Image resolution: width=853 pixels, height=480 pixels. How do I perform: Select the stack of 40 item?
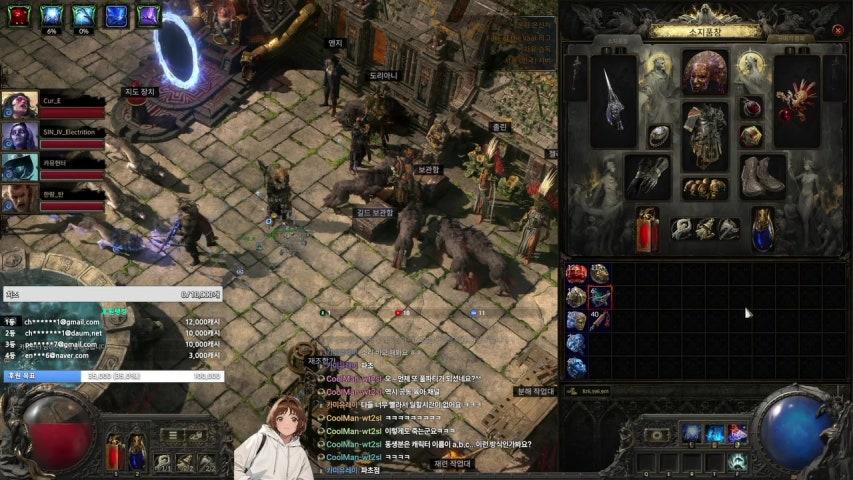(600, 320)
